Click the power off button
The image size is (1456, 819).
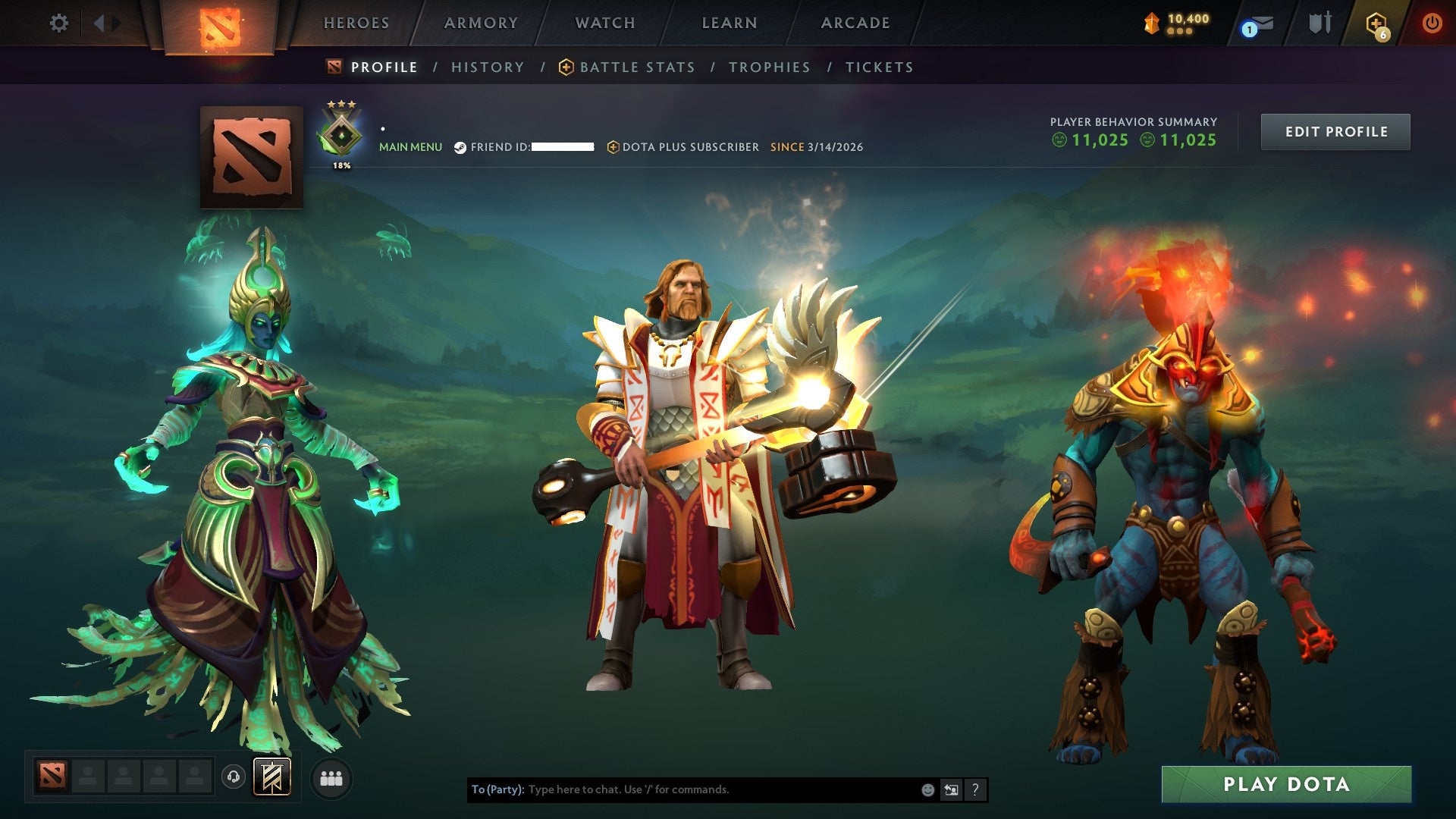[x=1432, y=23]
